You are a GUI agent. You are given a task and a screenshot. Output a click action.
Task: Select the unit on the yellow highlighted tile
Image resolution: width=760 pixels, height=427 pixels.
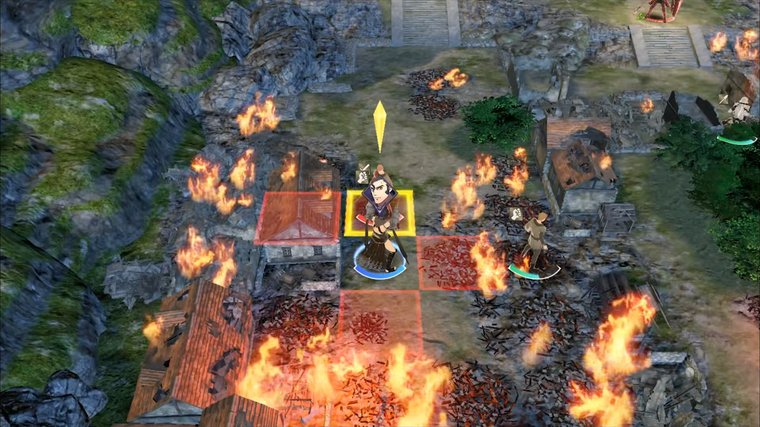[380, 225]
